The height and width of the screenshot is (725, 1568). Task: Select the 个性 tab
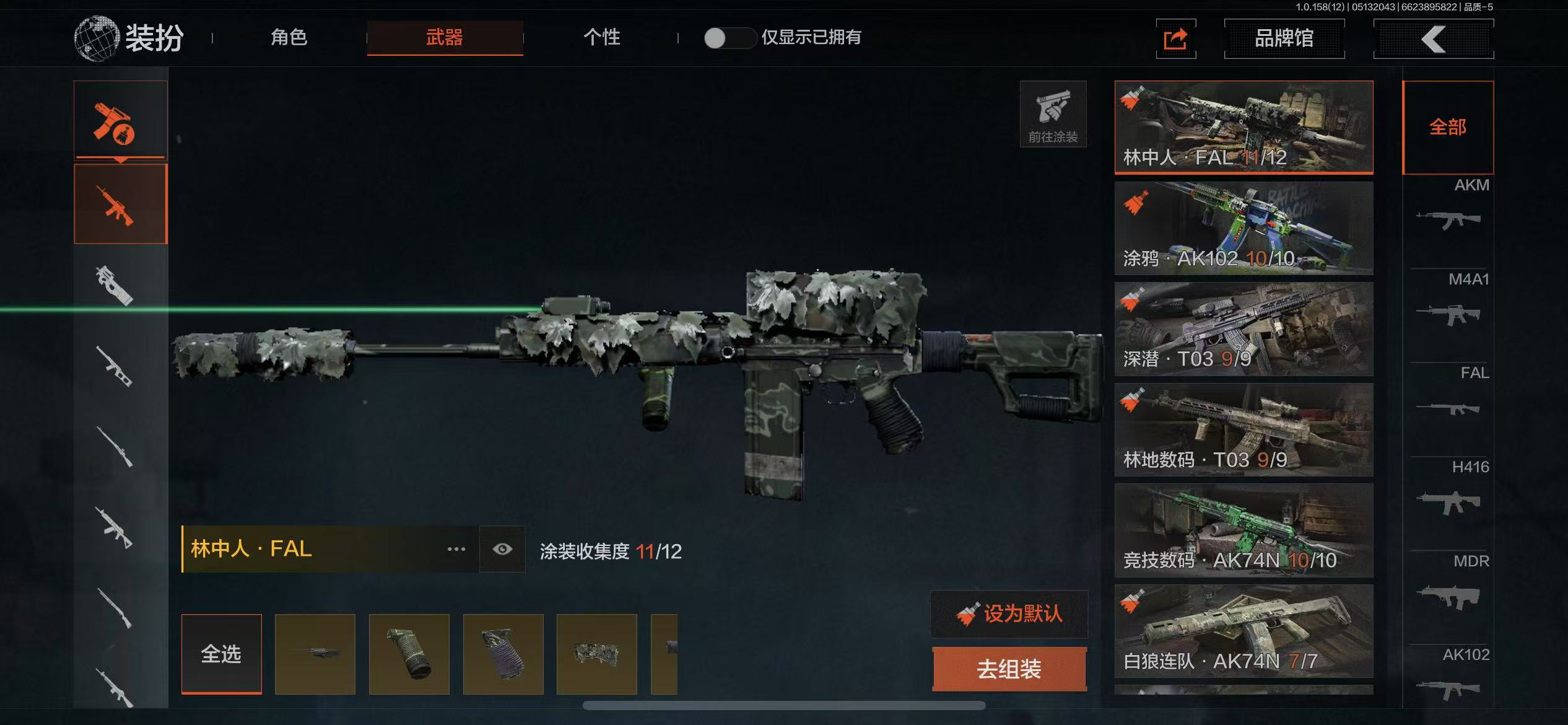click(601, 37)
